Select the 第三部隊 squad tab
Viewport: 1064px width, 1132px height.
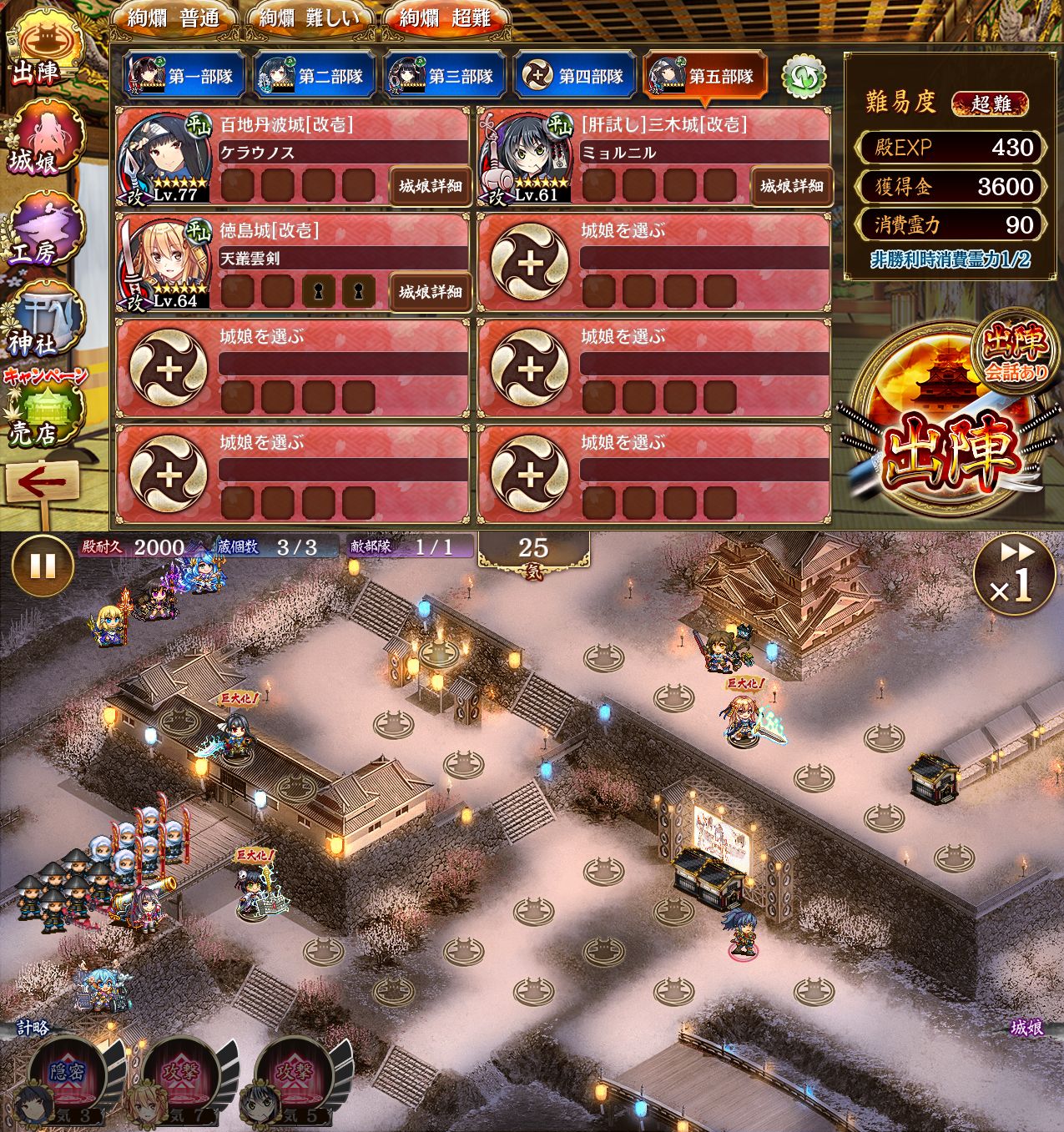pyautogui.click(x=445, y=76)
